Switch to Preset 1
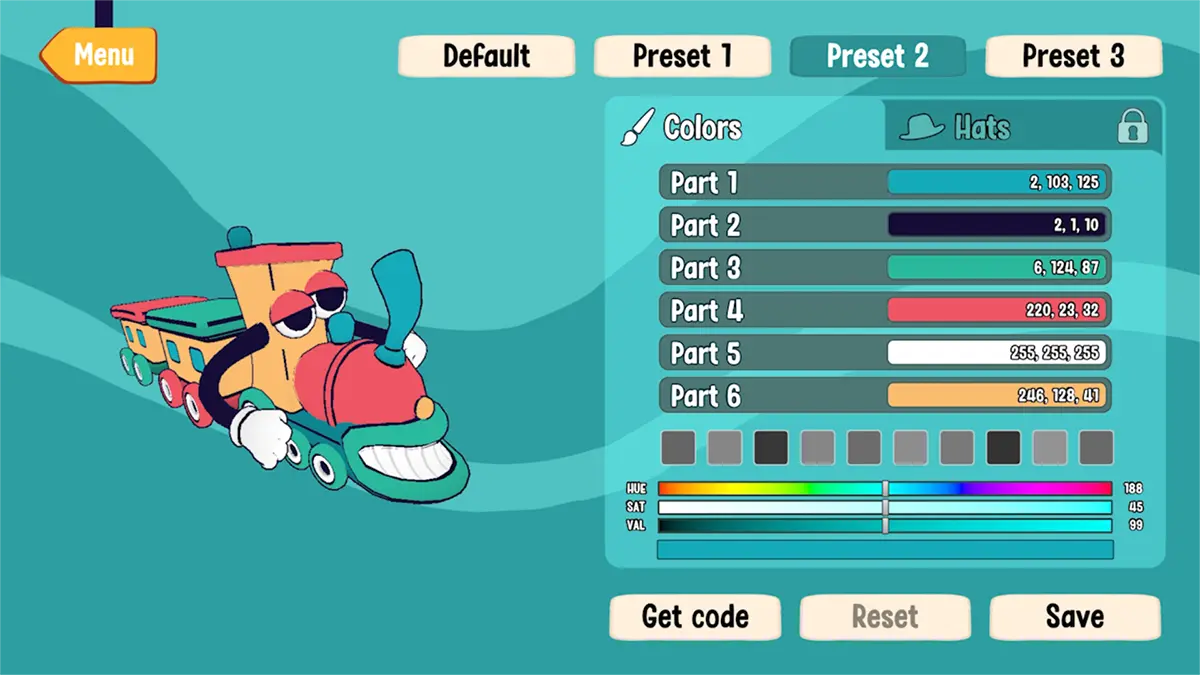Image resolution: width=1200 pixels, height=675 pixels. click(682, 56)
